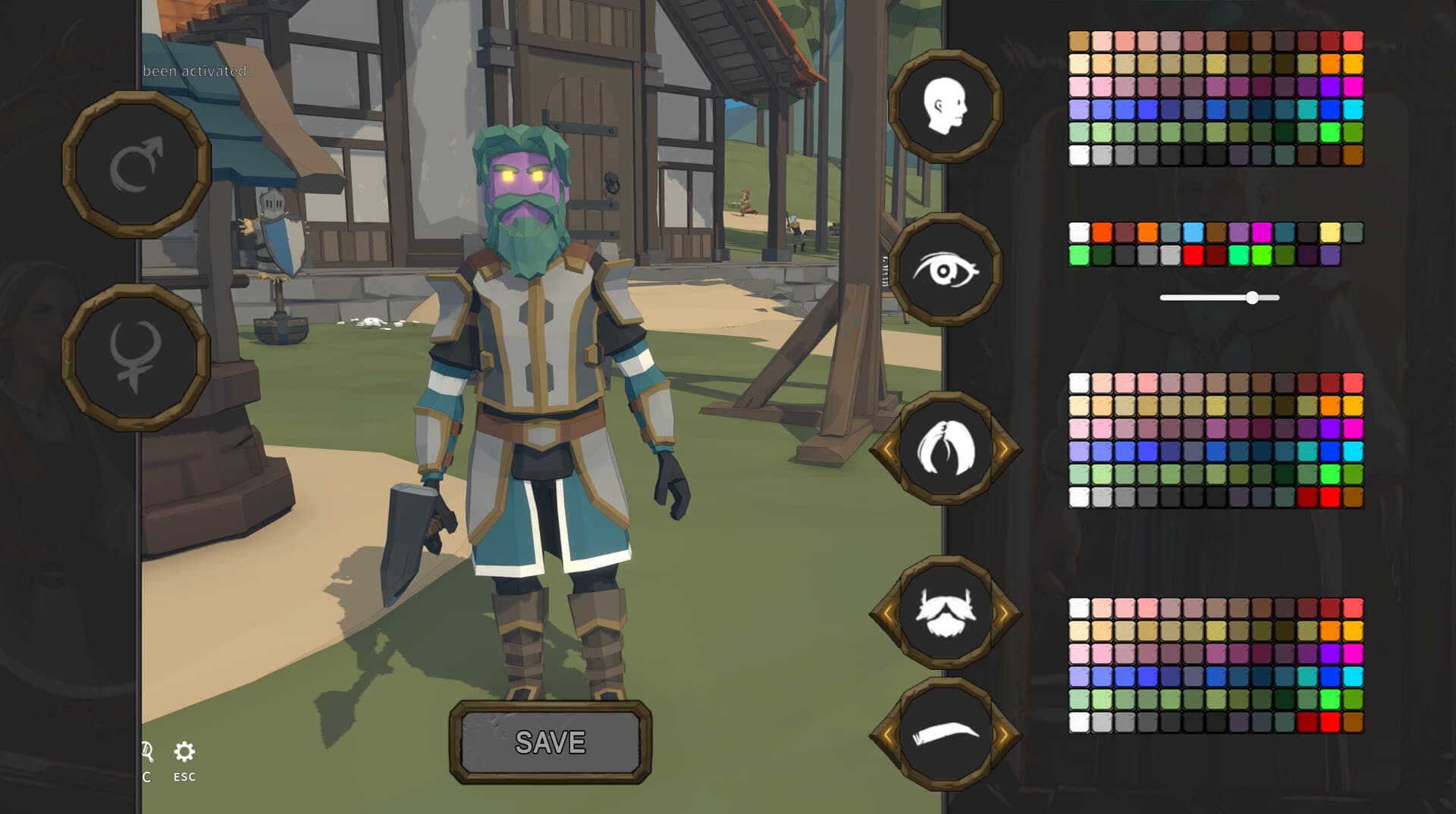Pick a bright red swatch for eye color
Image resolution: width=1456 pixels, height=814 pixels.
click(1192, 254)
